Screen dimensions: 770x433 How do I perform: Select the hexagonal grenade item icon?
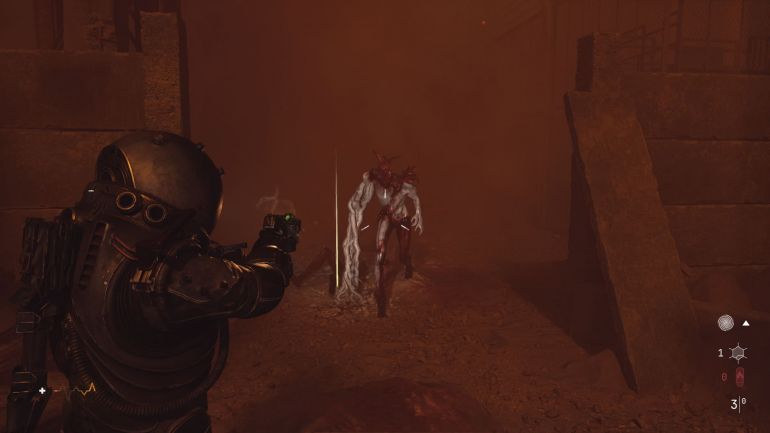tap(737, 352)
